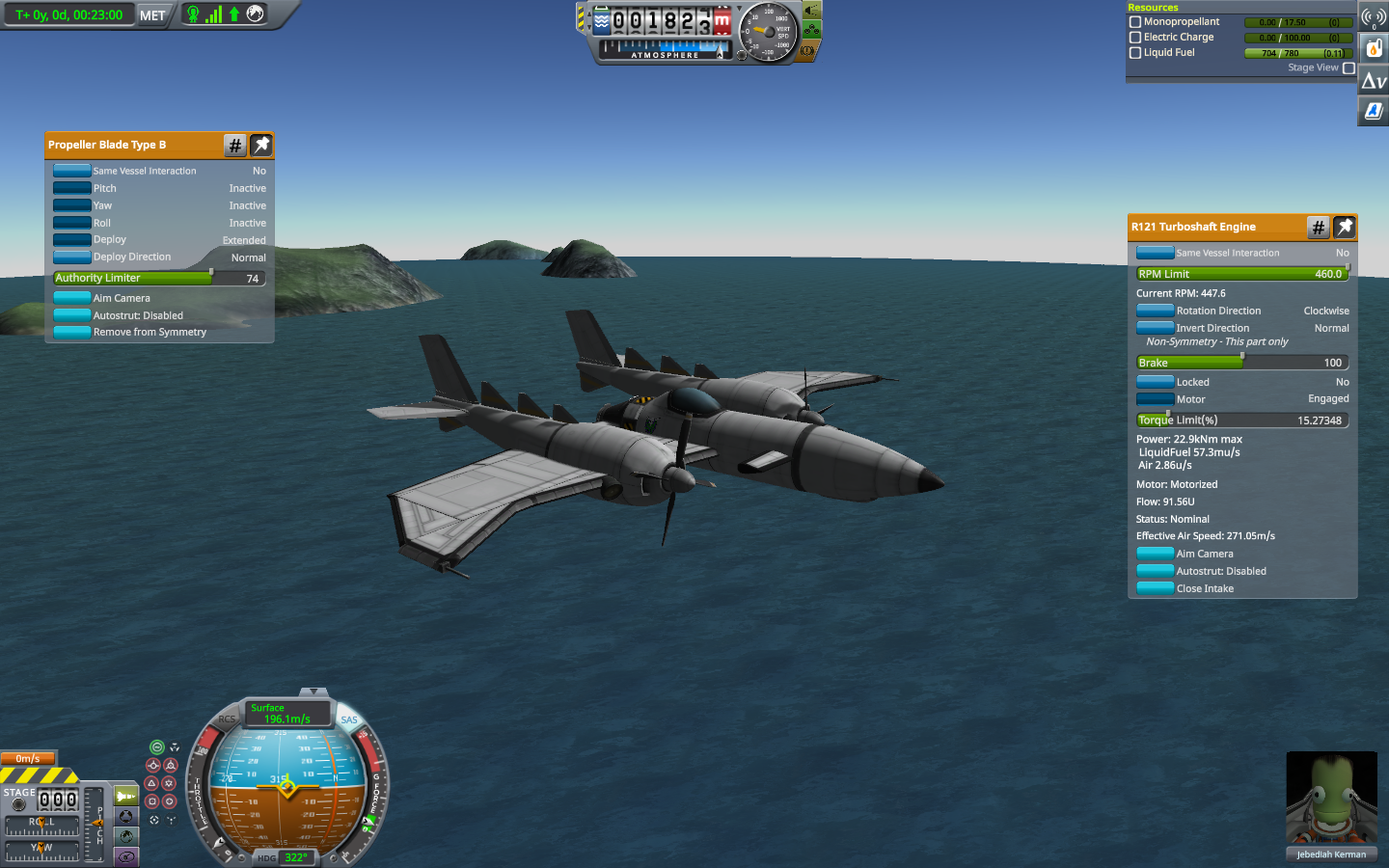
Task: Check the Liquid Fuel resource checkbox
Action: 1135,53
